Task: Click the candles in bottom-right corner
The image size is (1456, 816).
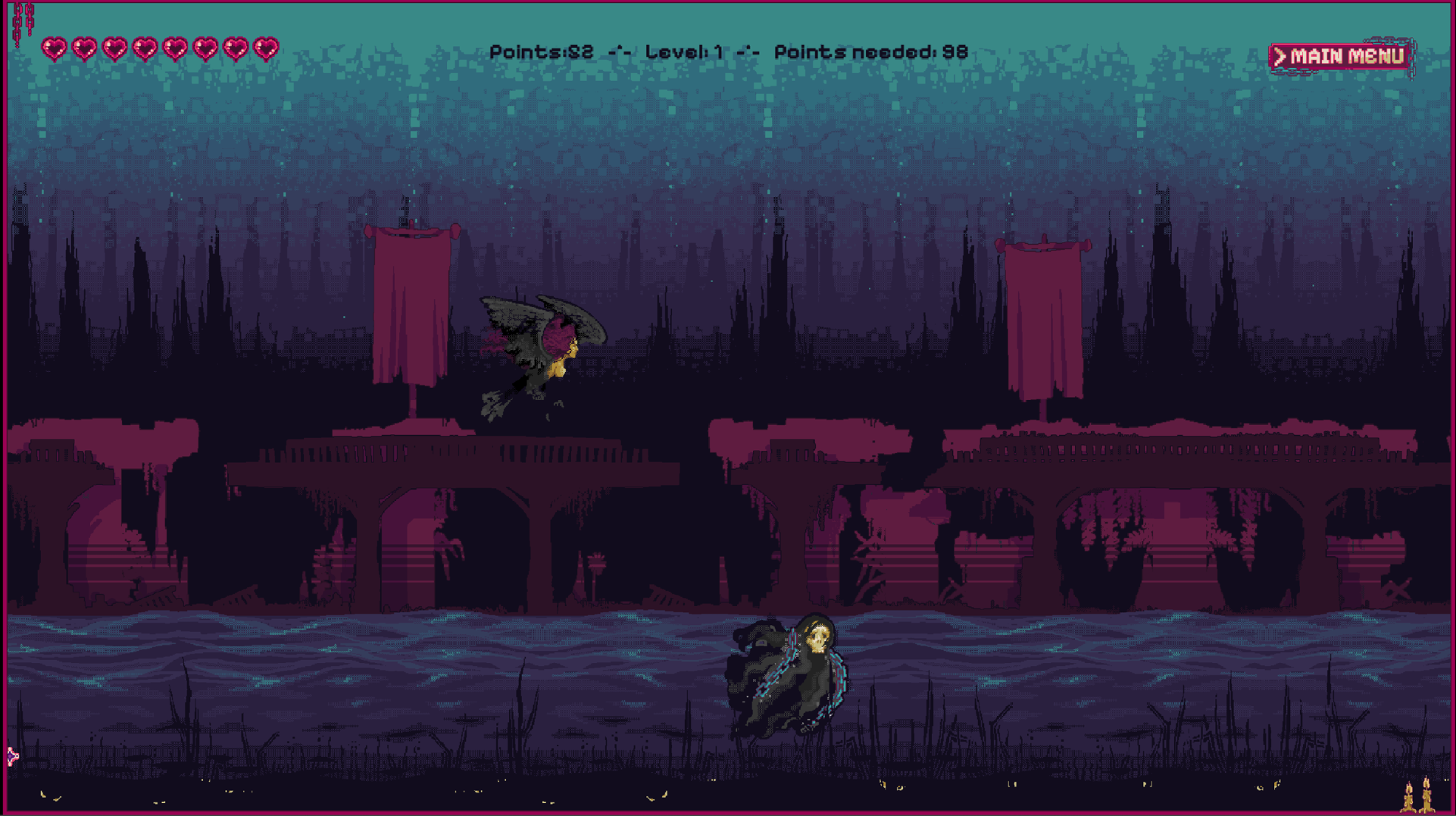Action: click(x=1418, y=796)
